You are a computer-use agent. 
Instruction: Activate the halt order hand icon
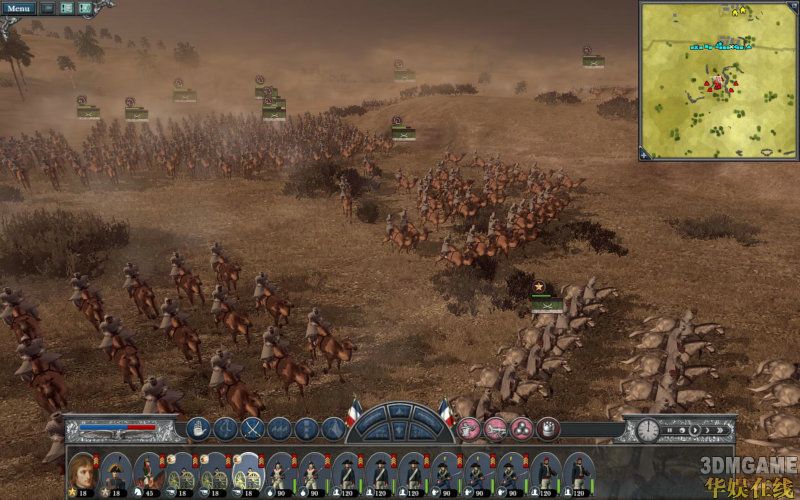[x=197, y=429]
